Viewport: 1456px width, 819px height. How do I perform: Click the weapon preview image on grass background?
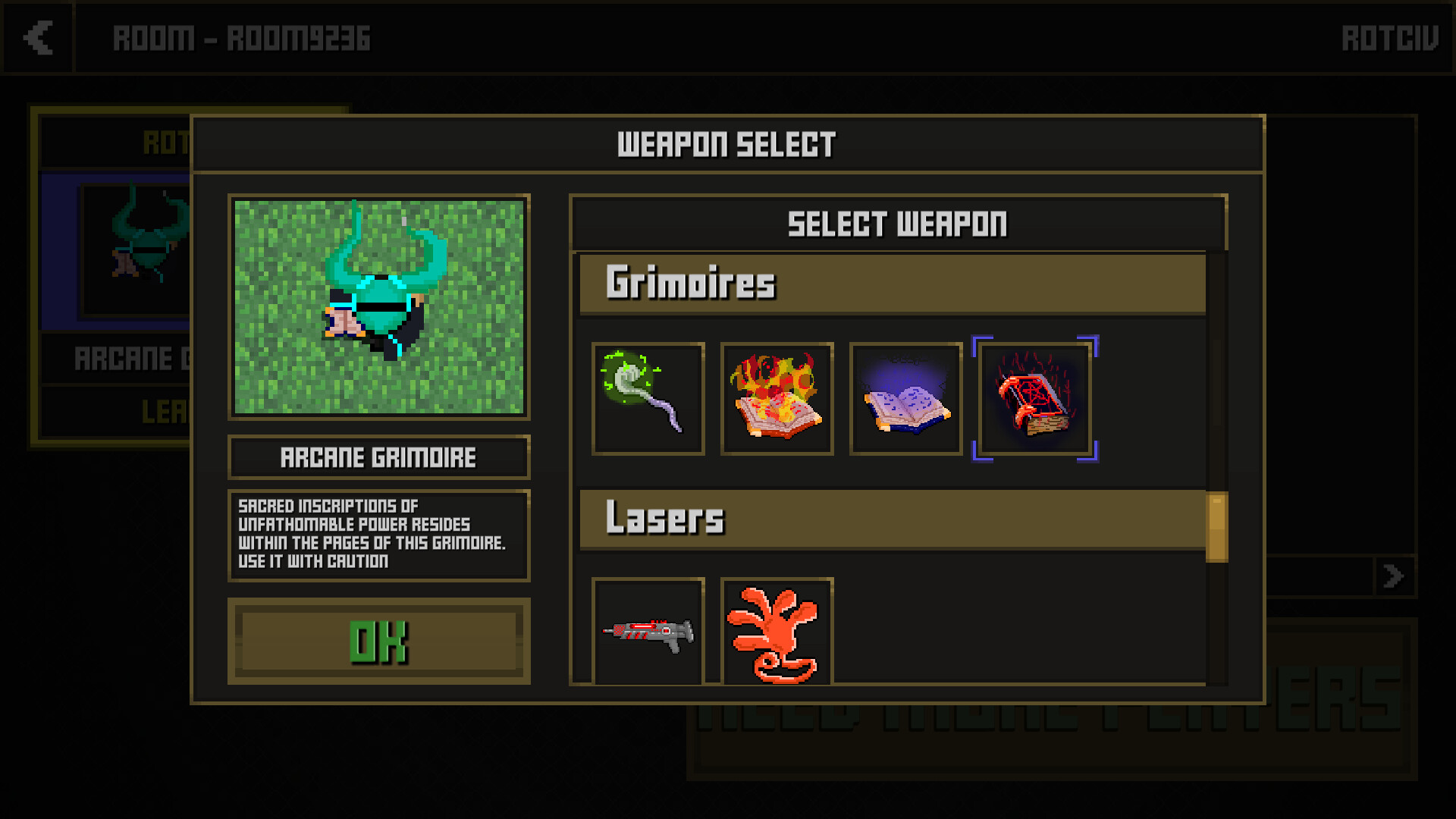[379, 307]
